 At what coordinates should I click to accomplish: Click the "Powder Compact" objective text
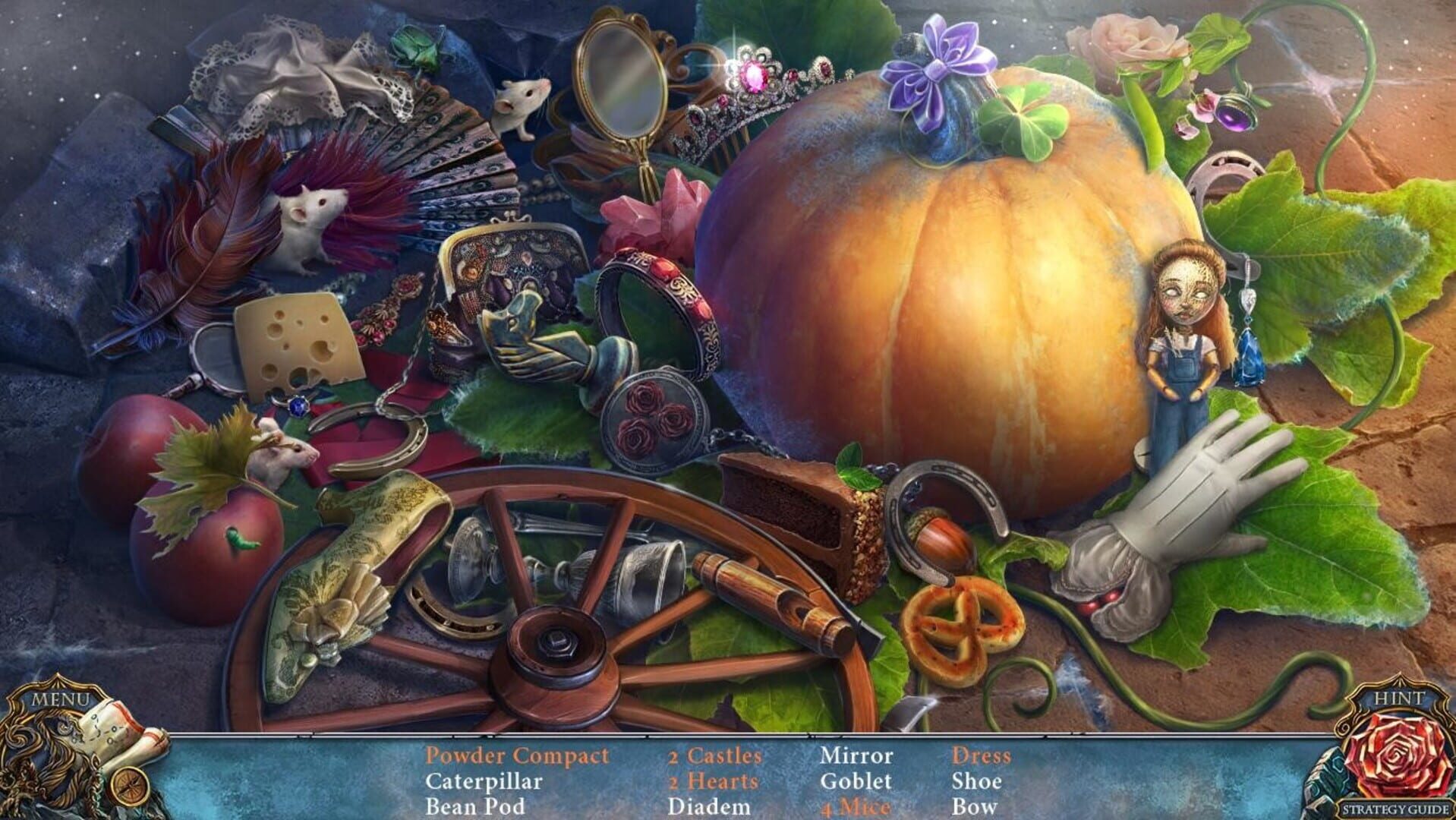517,756
